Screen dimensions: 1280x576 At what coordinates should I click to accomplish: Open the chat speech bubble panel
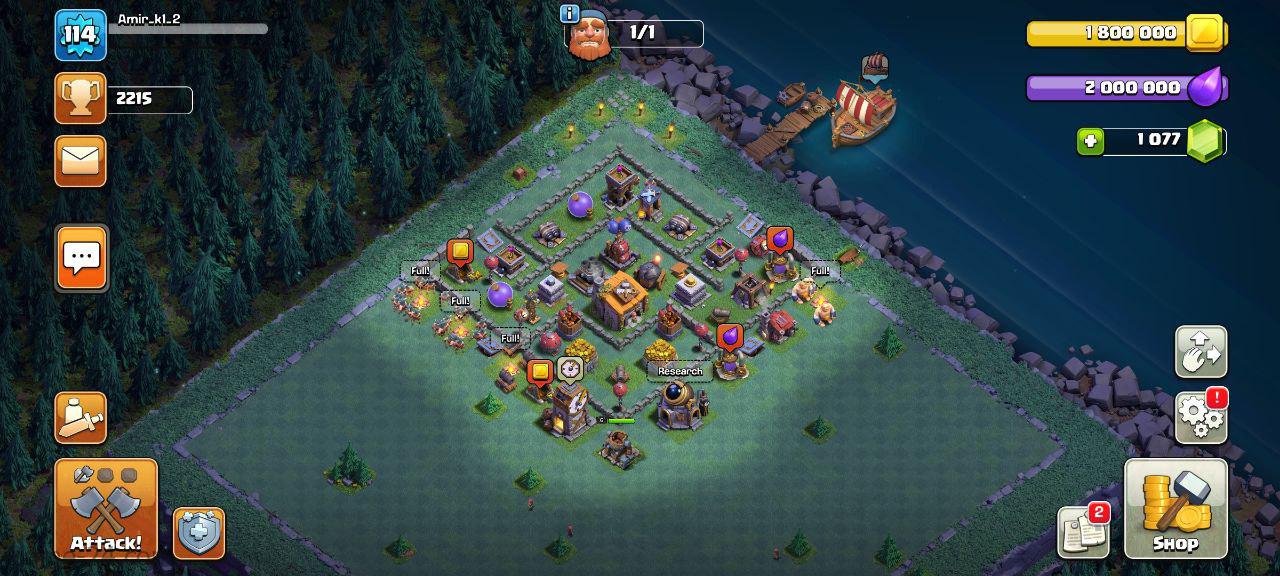point(81,258)
